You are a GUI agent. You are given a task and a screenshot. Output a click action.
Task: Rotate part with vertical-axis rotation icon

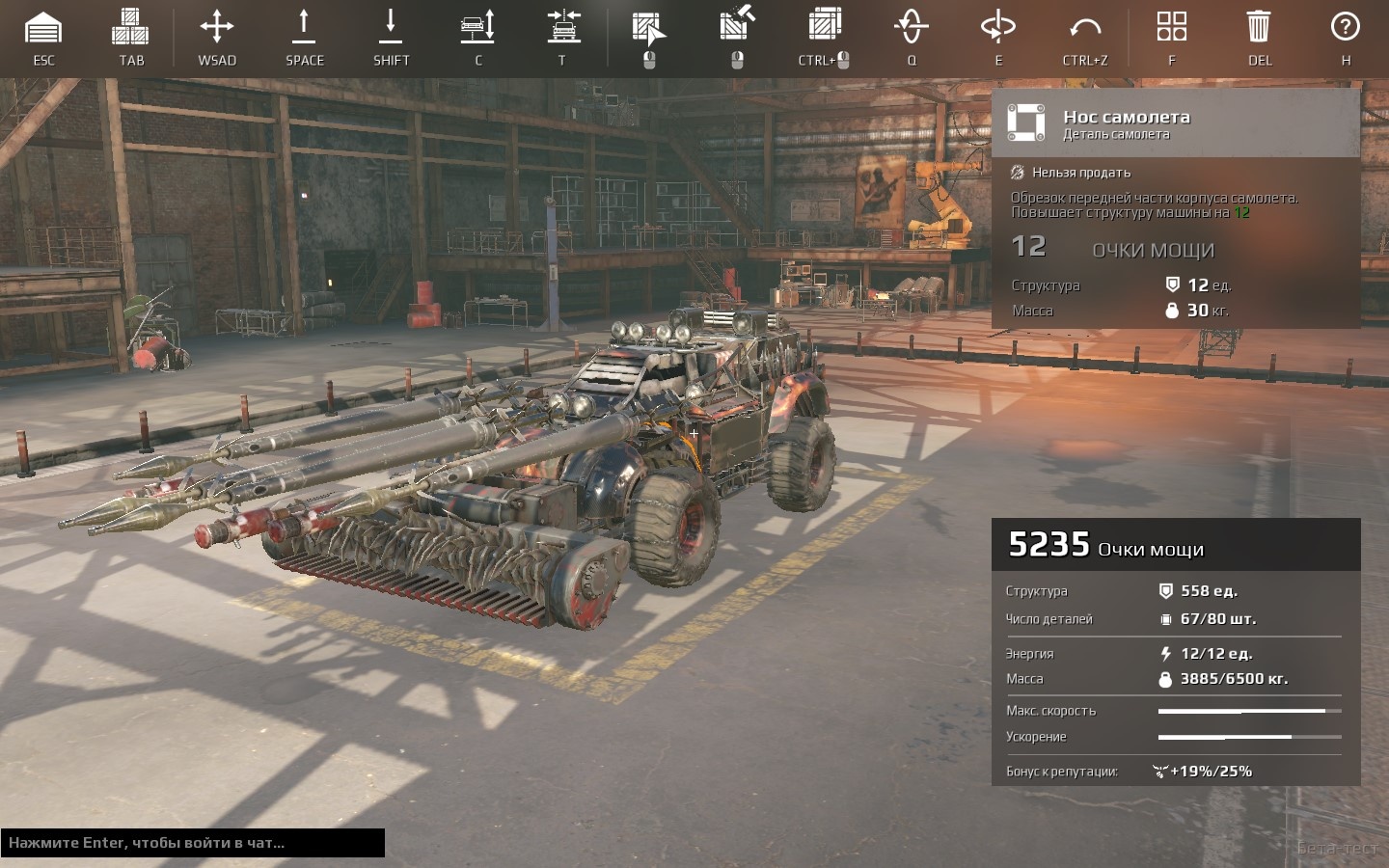[x=912, y=27]
